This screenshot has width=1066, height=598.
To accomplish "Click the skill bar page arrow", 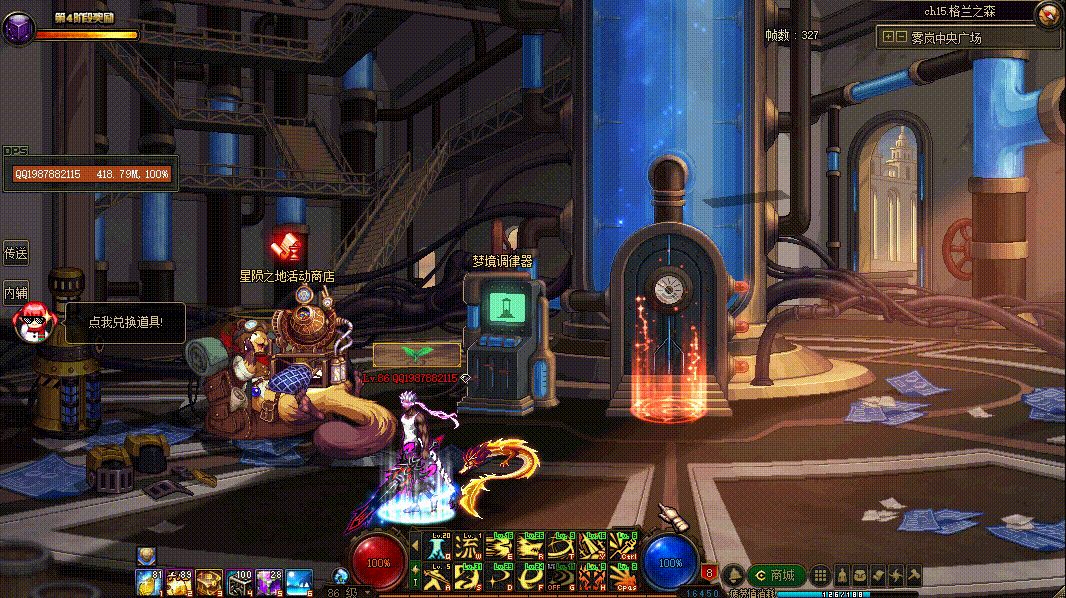I will (415, 547).
